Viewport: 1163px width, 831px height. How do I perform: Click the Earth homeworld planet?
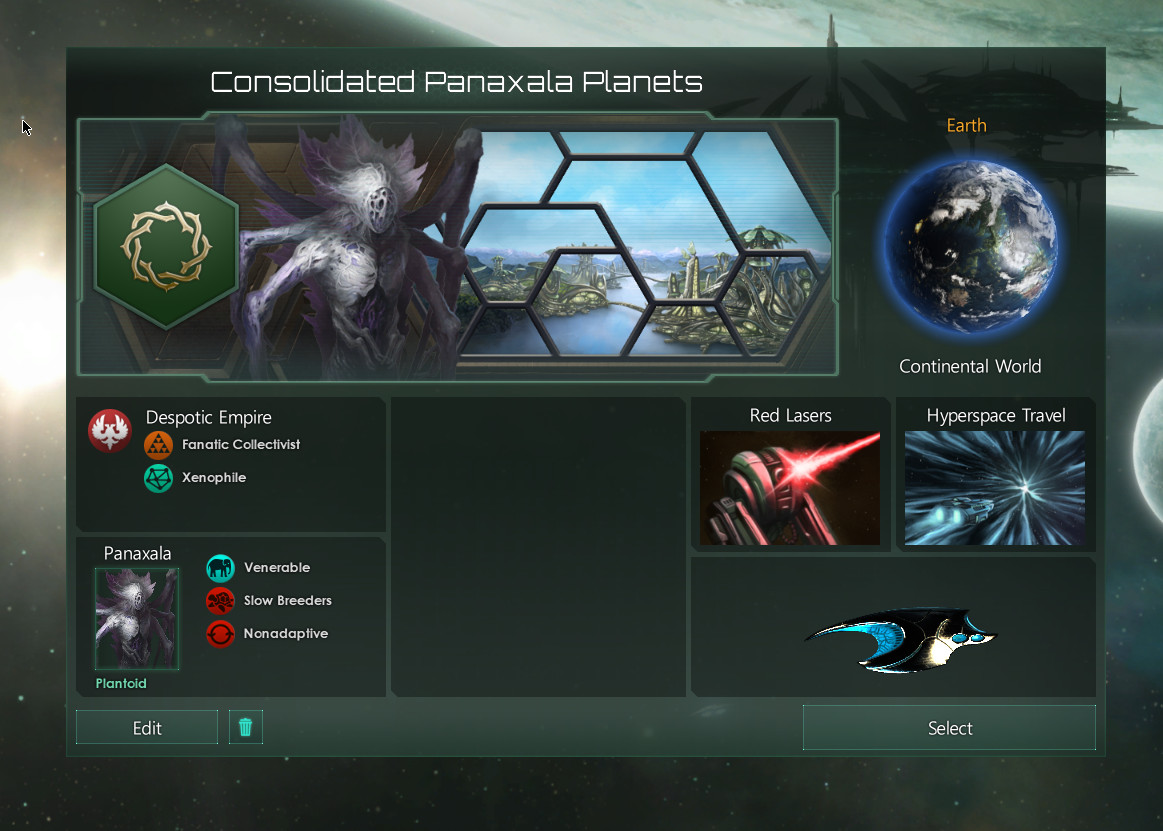click(x=968, y=244)
